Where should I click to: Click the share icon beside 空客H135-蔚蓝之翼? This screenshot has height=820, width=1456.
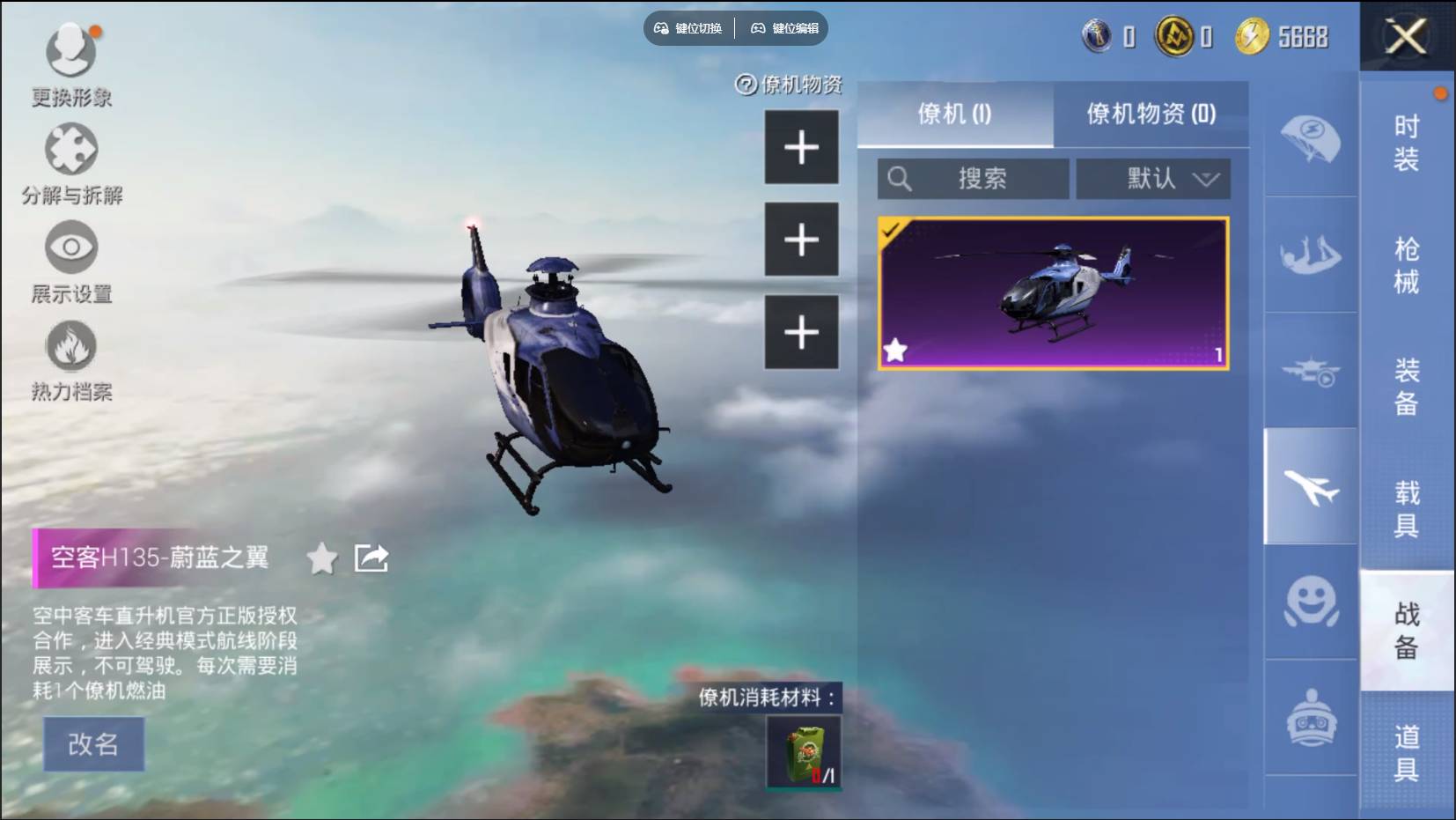(370, 557)
